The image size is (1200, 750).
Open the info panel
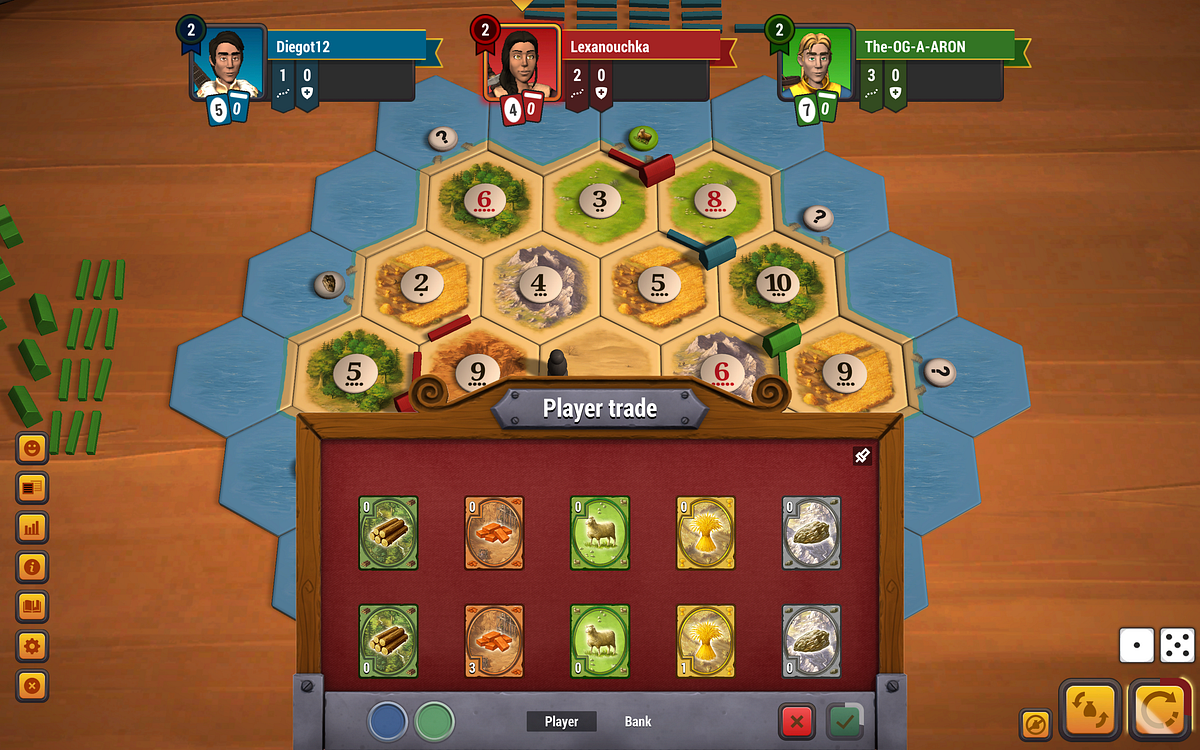pos(33,567)
